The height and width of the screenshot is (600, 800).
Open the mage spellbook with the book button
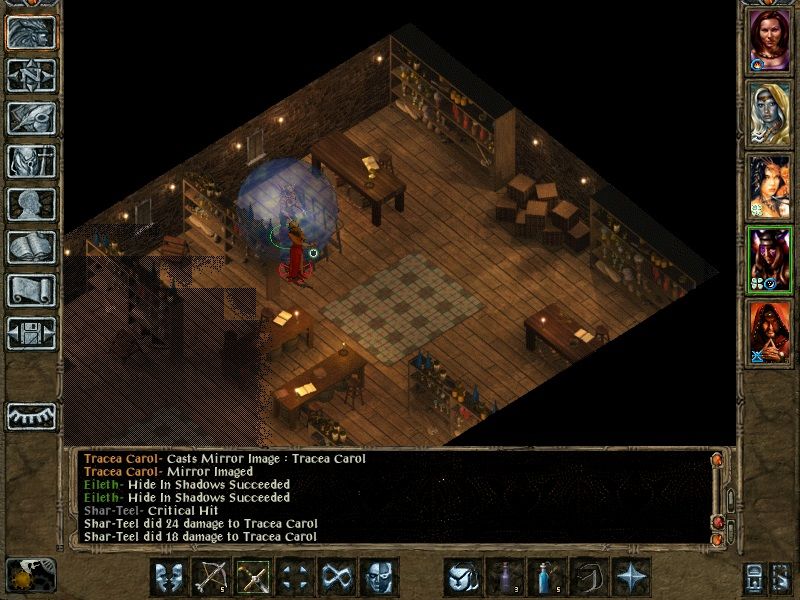(x=31, y=247)
